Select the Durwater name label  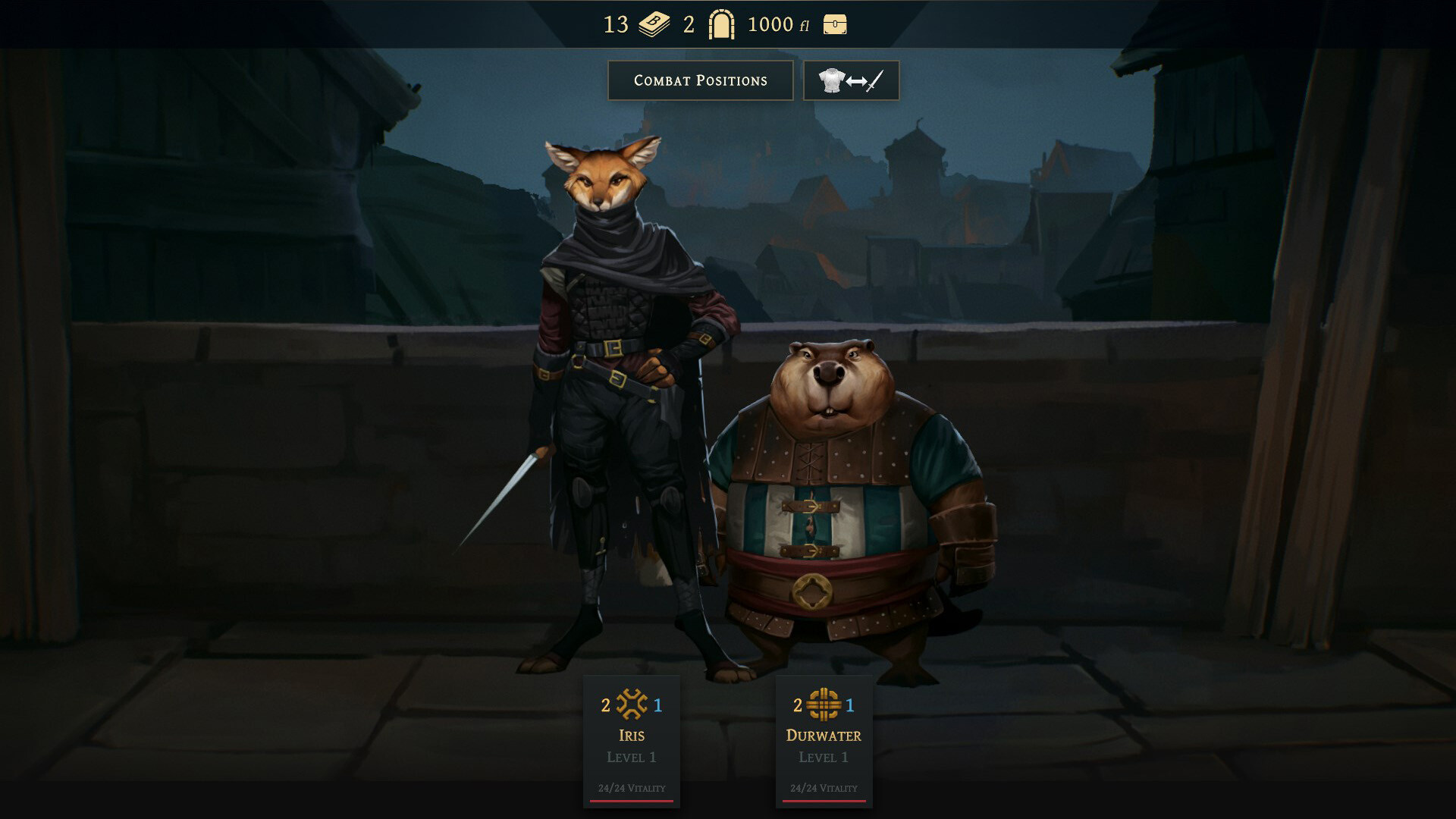click(824, 735)
